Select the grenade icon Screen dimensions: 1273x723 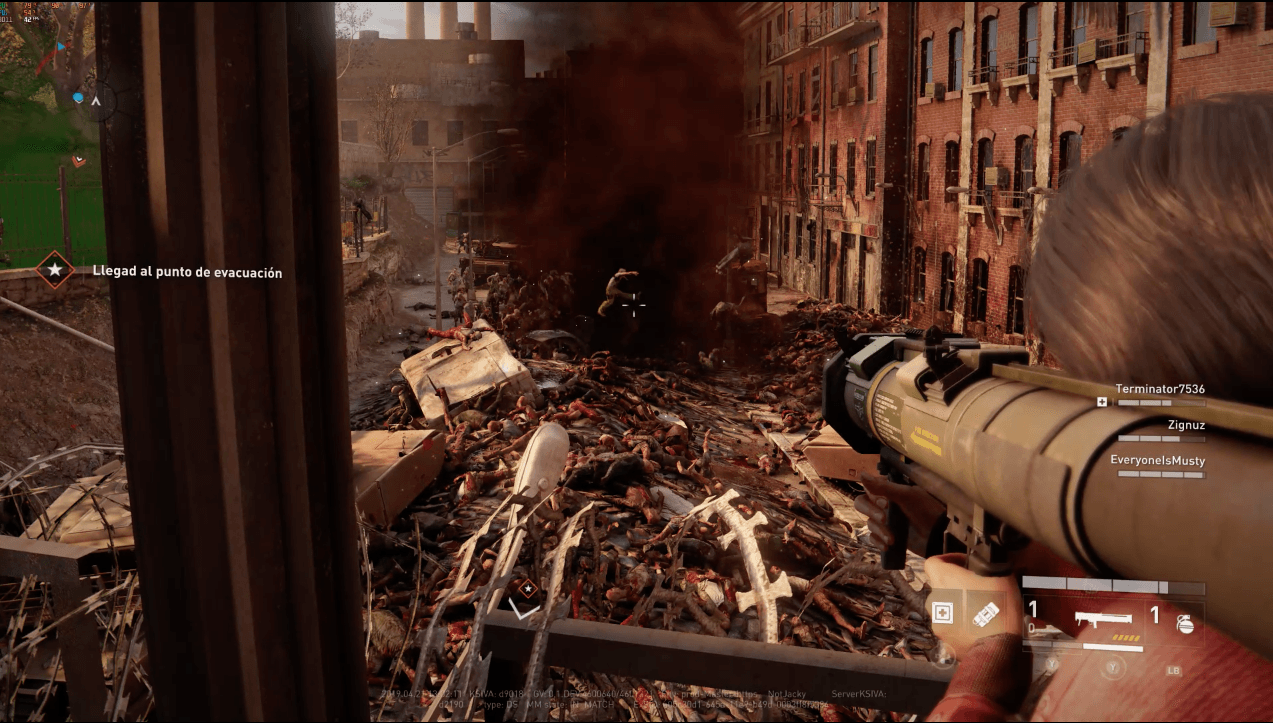(x=1185, y=621)
